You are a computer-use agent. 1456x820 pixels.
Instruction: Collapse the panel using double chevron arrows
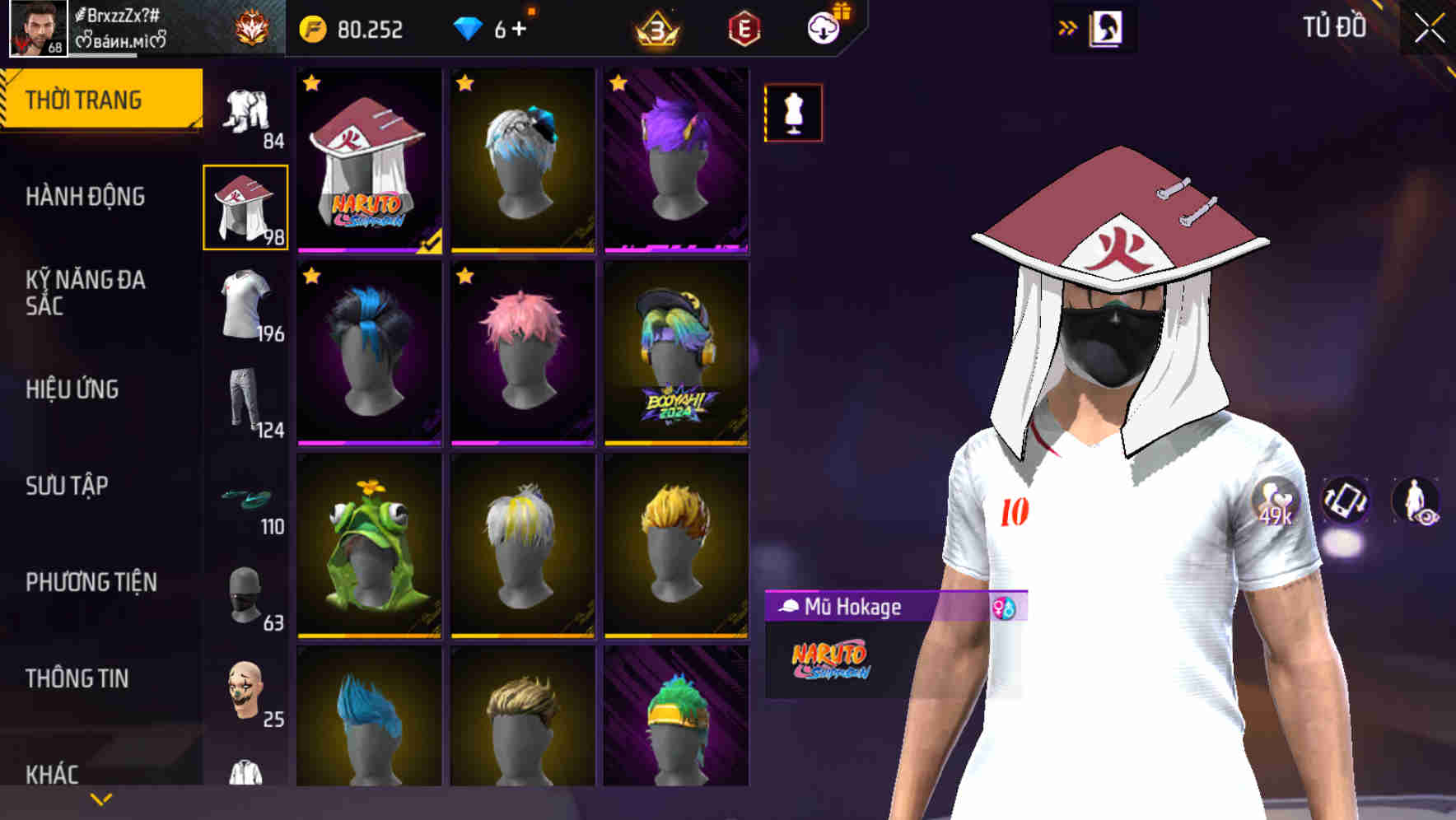1068,27
